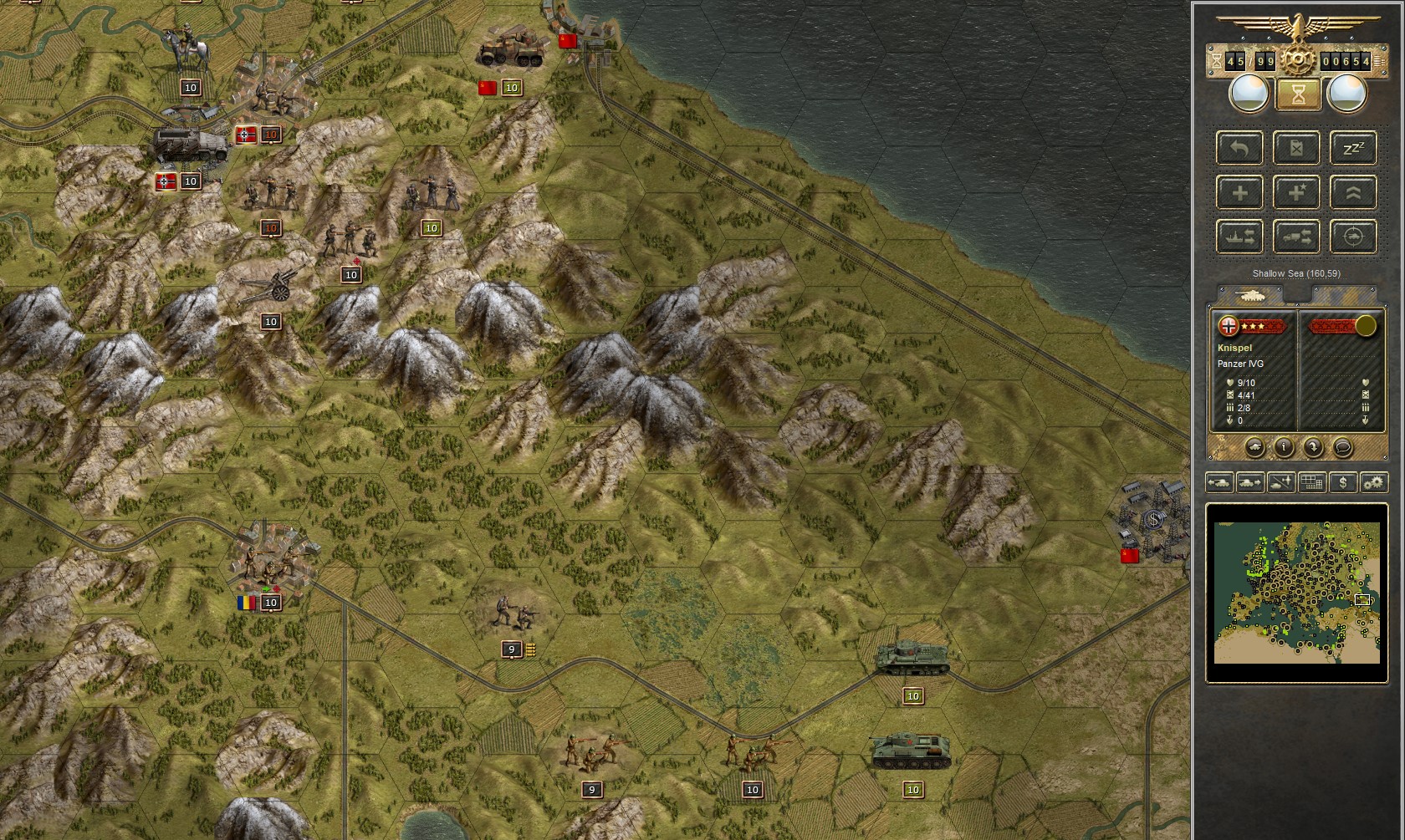The image size is (1405, 840).
Task: Apply elite replacements to Knispel's unit
Action: pyautogui.click(x=1296, y=192)
